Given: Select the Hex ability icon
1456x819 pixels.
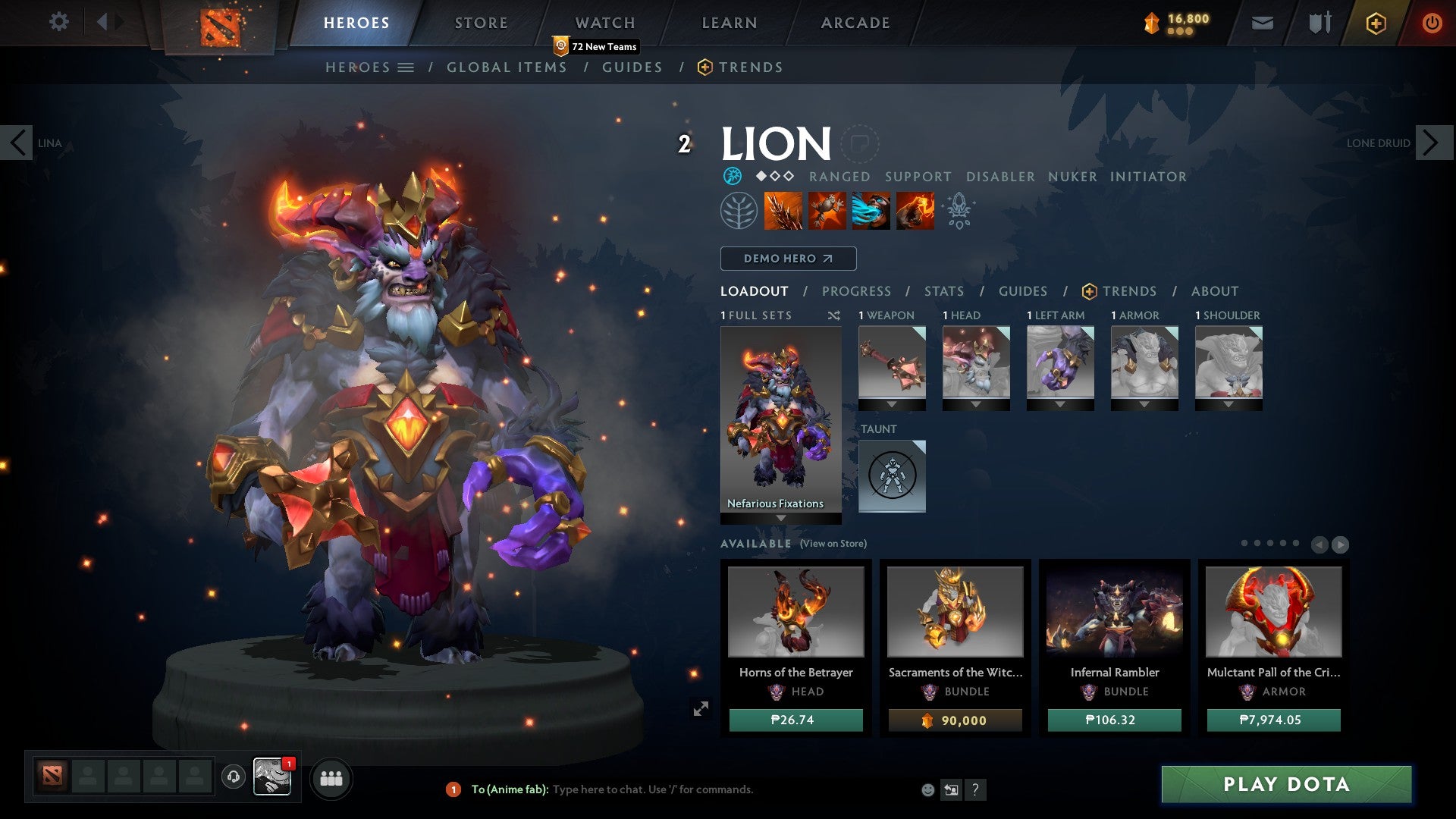Looking at the screenshot, I should tap(827, 211).
